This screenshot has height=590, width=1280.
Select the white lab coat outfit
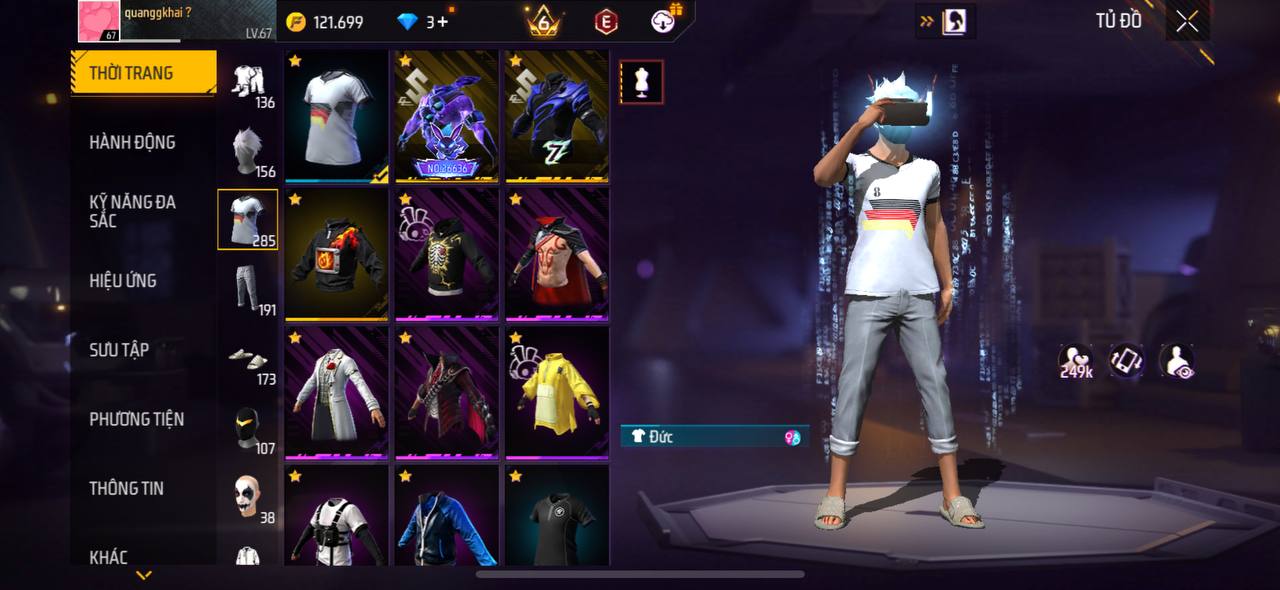337,392
